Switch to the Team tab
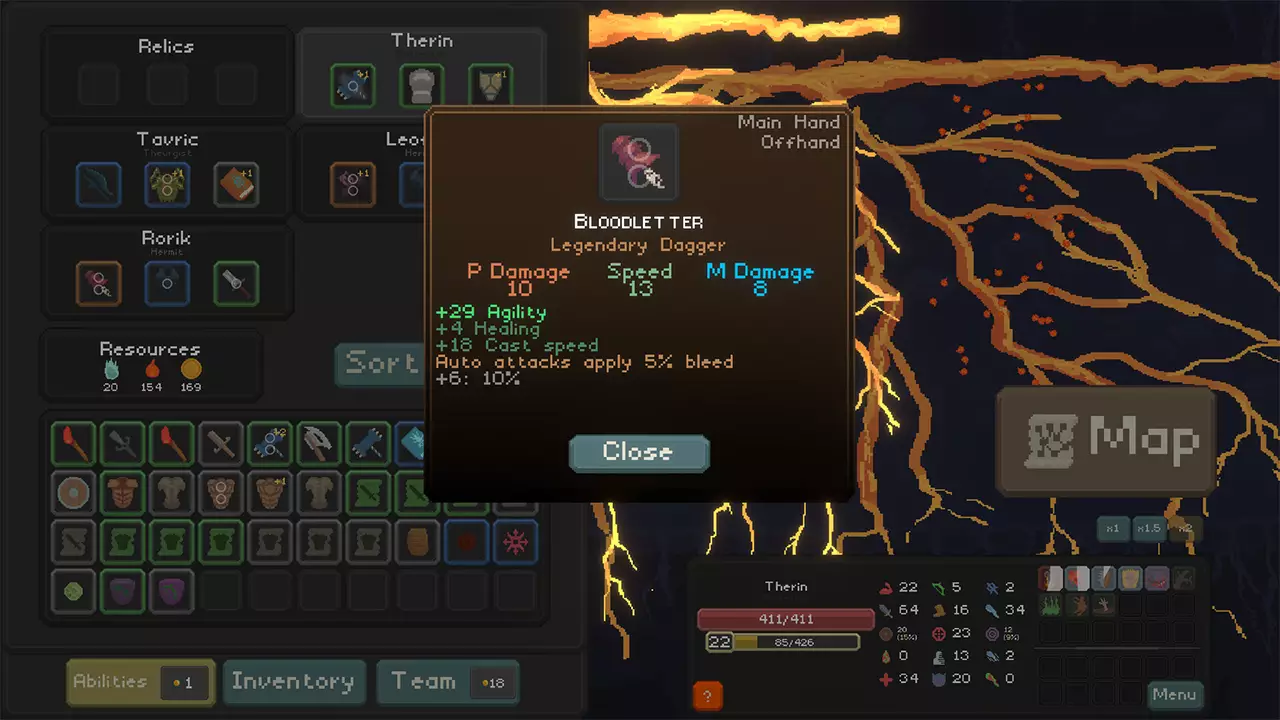The width and height of the screenshot is (1280, 720). (x=447, y=682)
